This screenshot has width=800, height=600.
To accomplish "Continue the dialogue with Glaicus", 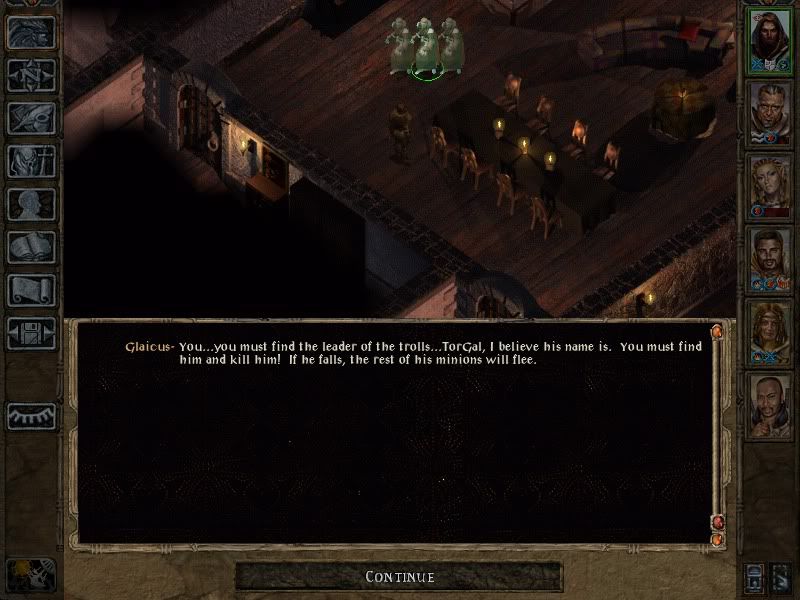I will pos(399,576).
